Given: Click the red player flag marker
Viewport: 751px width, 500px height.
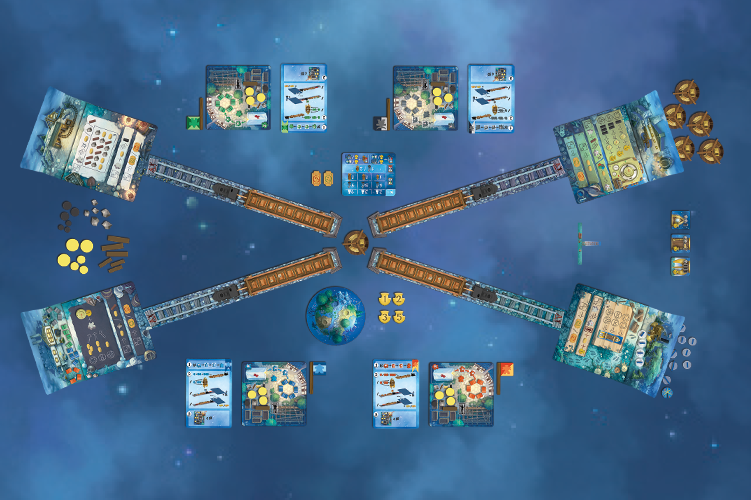Looking at the screenshot, I should 504,372.
